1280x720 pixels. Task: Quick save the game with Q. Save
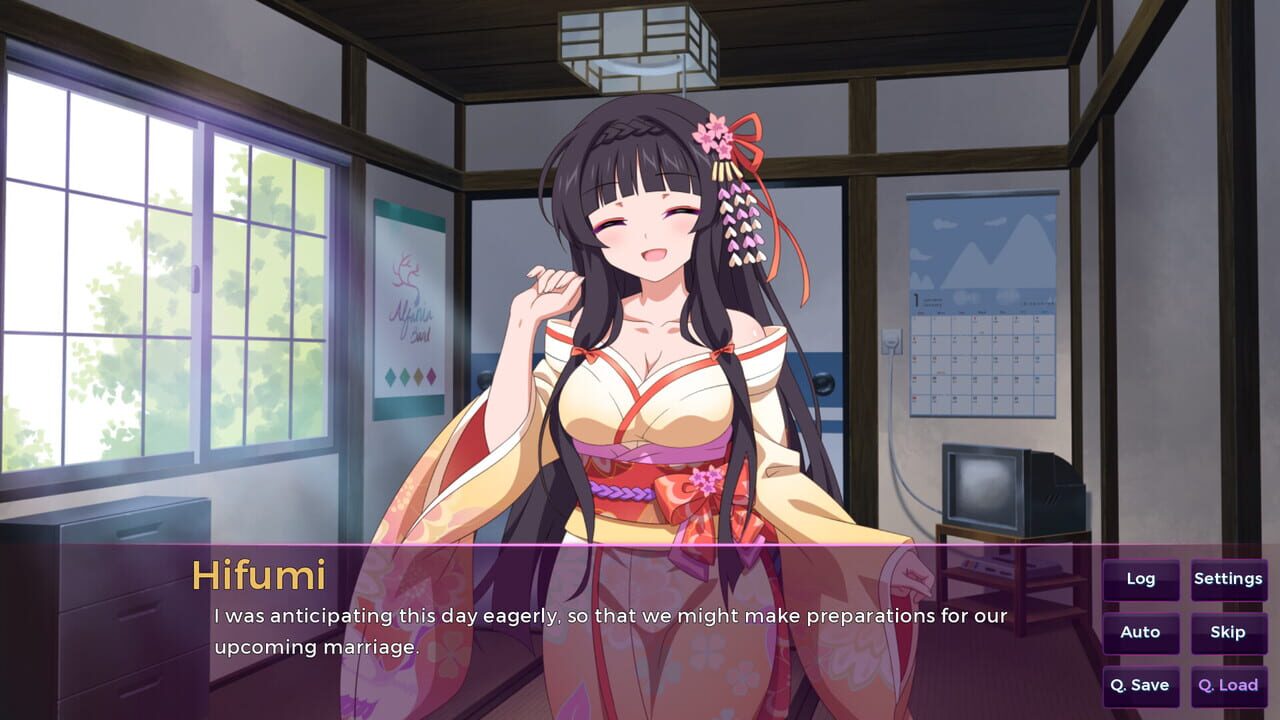tap(1141, 685)
